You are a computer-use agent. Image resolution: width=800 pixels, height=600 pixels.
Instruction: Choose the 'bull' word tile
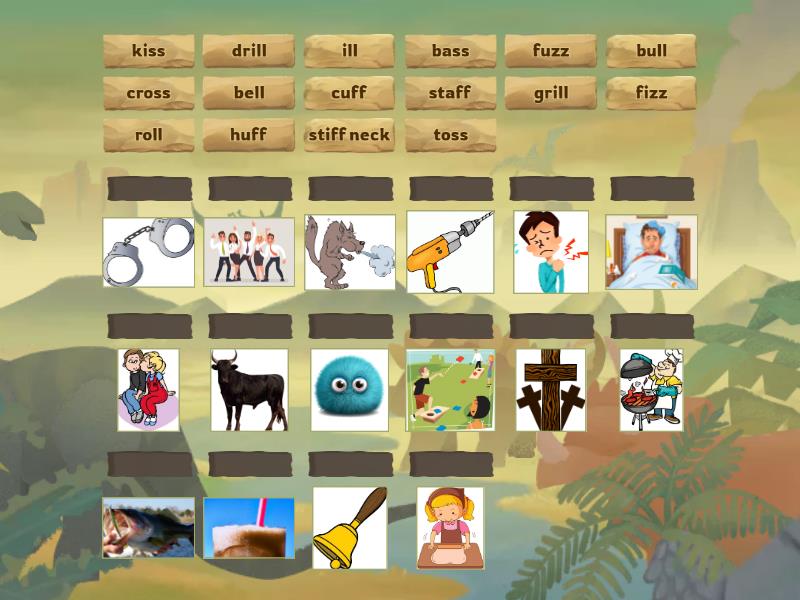[651, 51]
